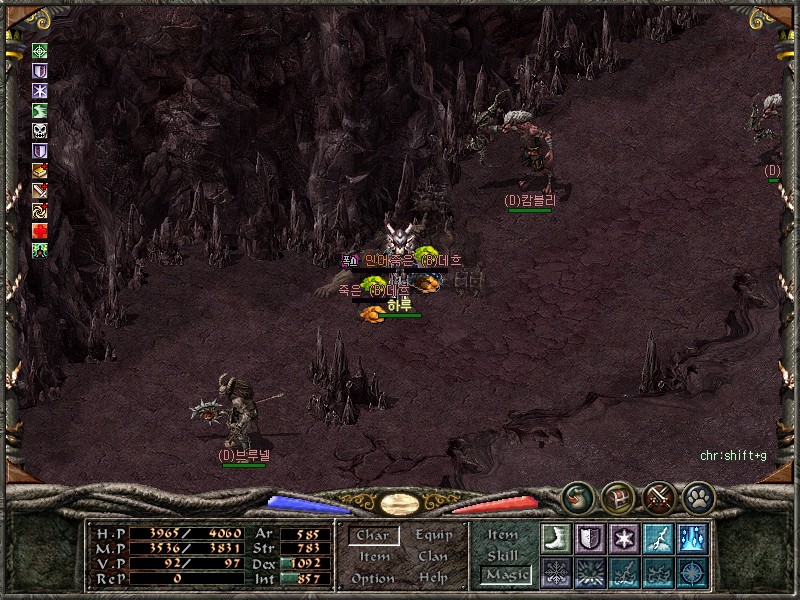
Task: Select the Magic tab
Action: click(x=504, y=575)
